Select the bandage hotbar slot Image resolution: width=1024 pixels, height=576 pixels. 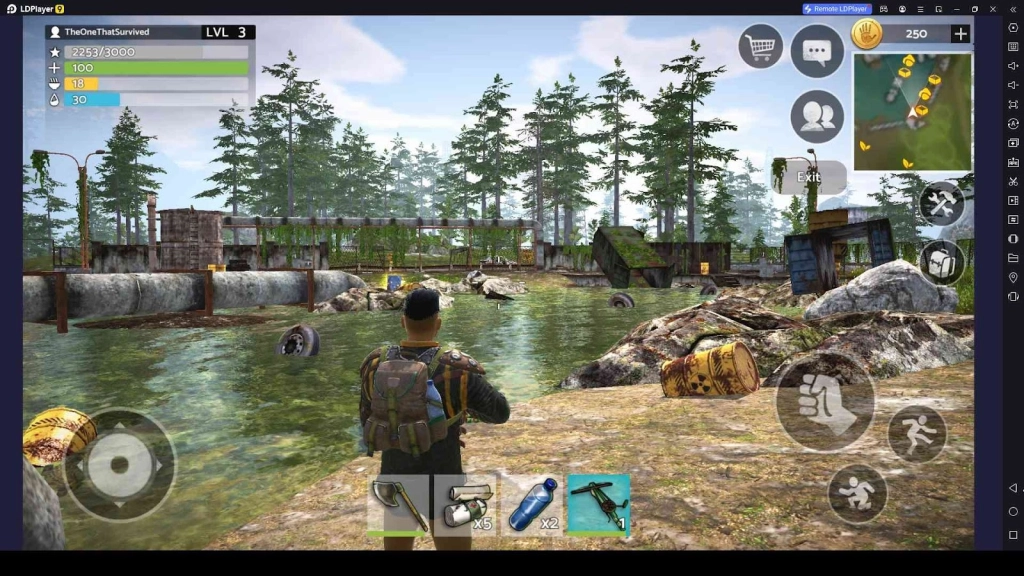pyautogui.click(x=465, y=504)
